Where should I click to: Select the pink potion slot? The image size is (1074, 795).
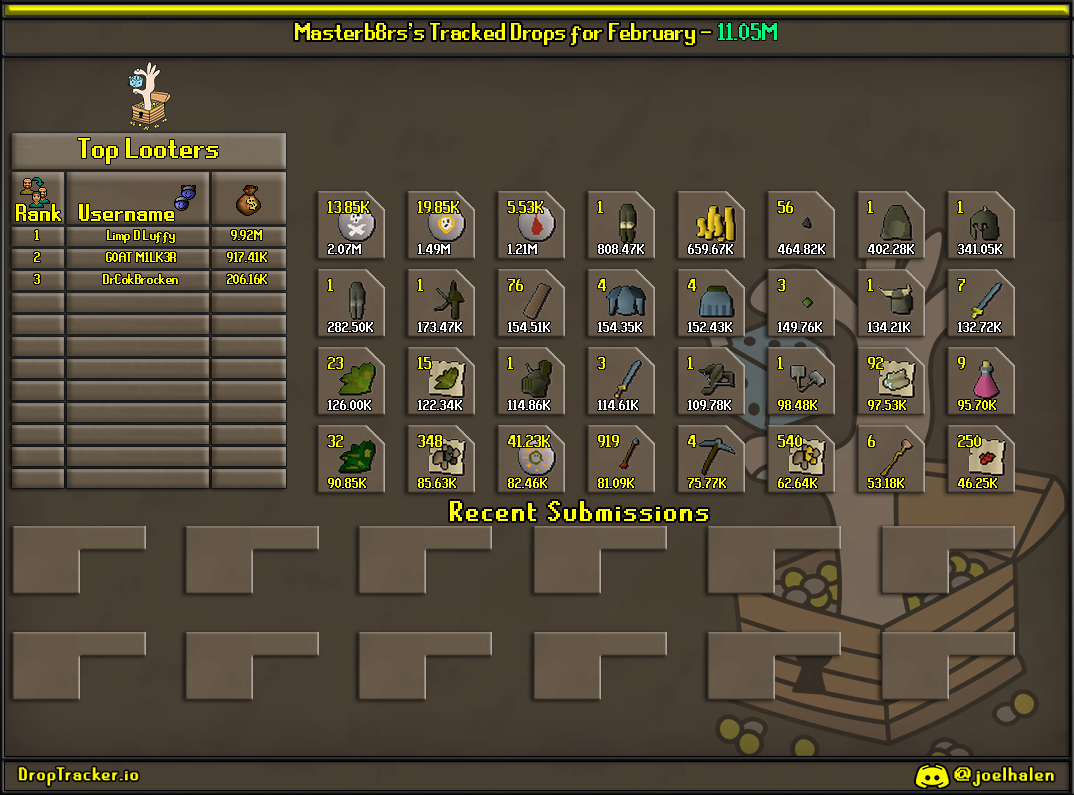[x=981, y=381]
